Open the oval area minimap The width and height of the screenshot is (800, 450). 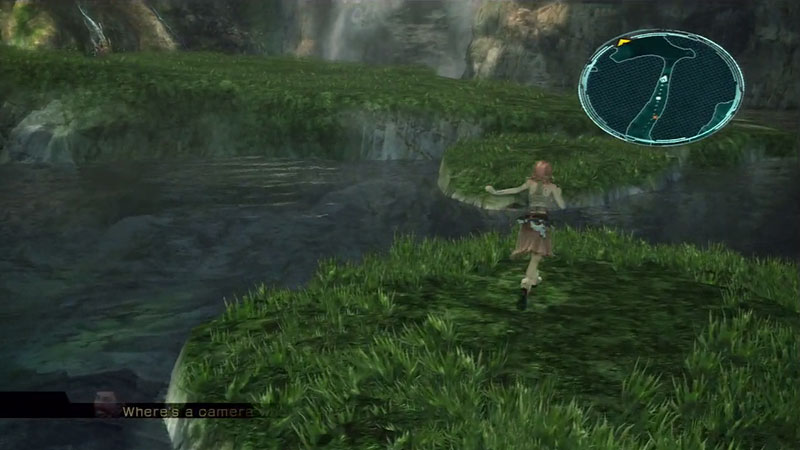[x=661, y=88]
